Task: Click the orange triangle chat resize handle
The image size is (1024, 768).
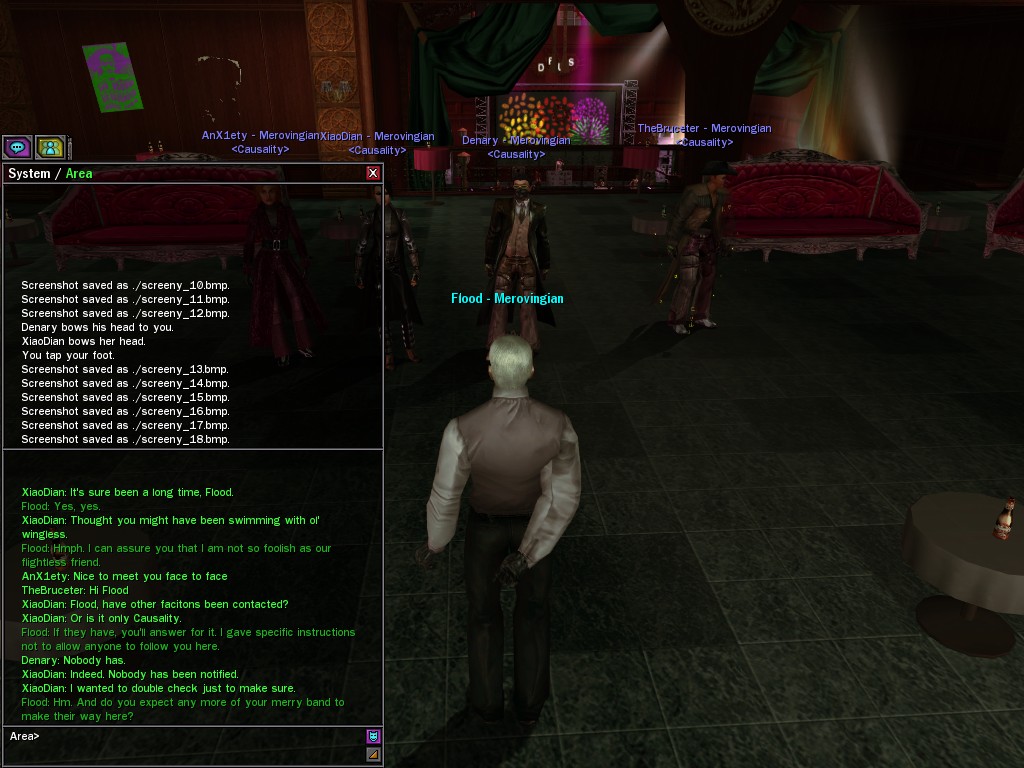Action: pos(373,754)
